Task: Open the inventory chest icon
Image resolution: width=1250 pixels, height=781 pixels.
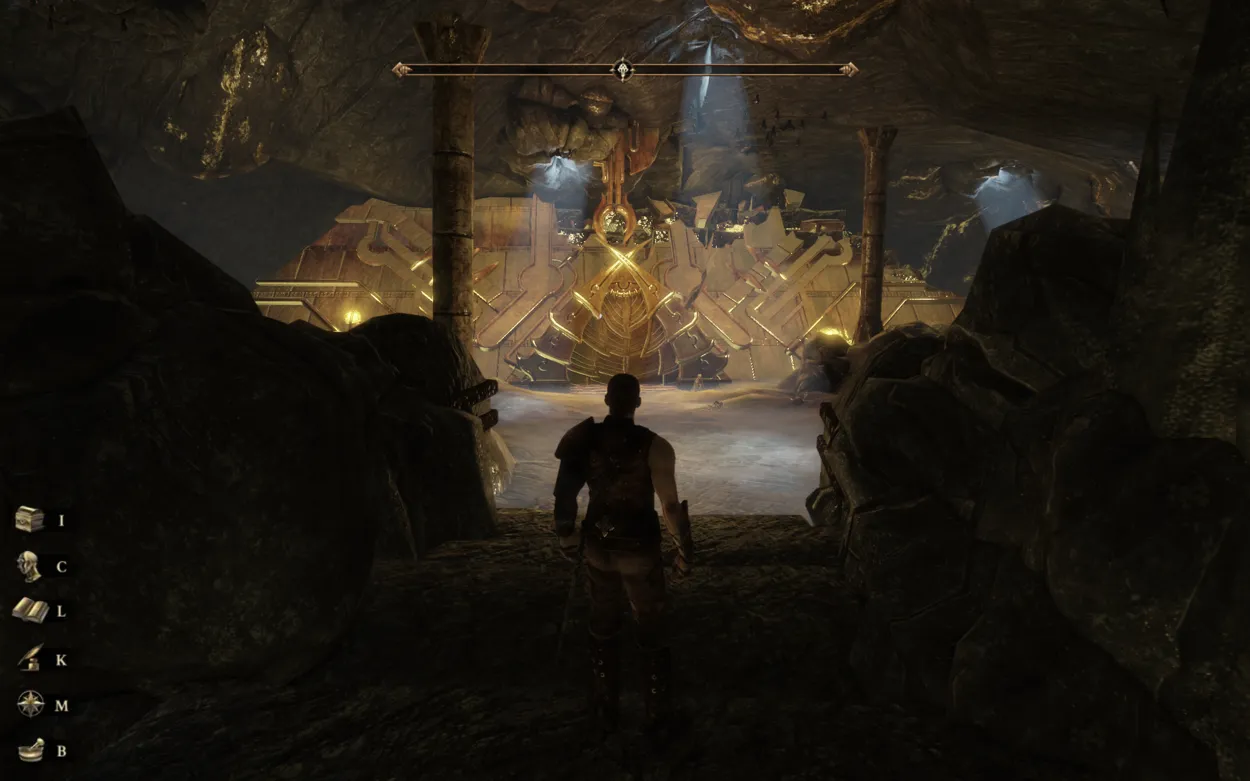Action: (30, 519)
